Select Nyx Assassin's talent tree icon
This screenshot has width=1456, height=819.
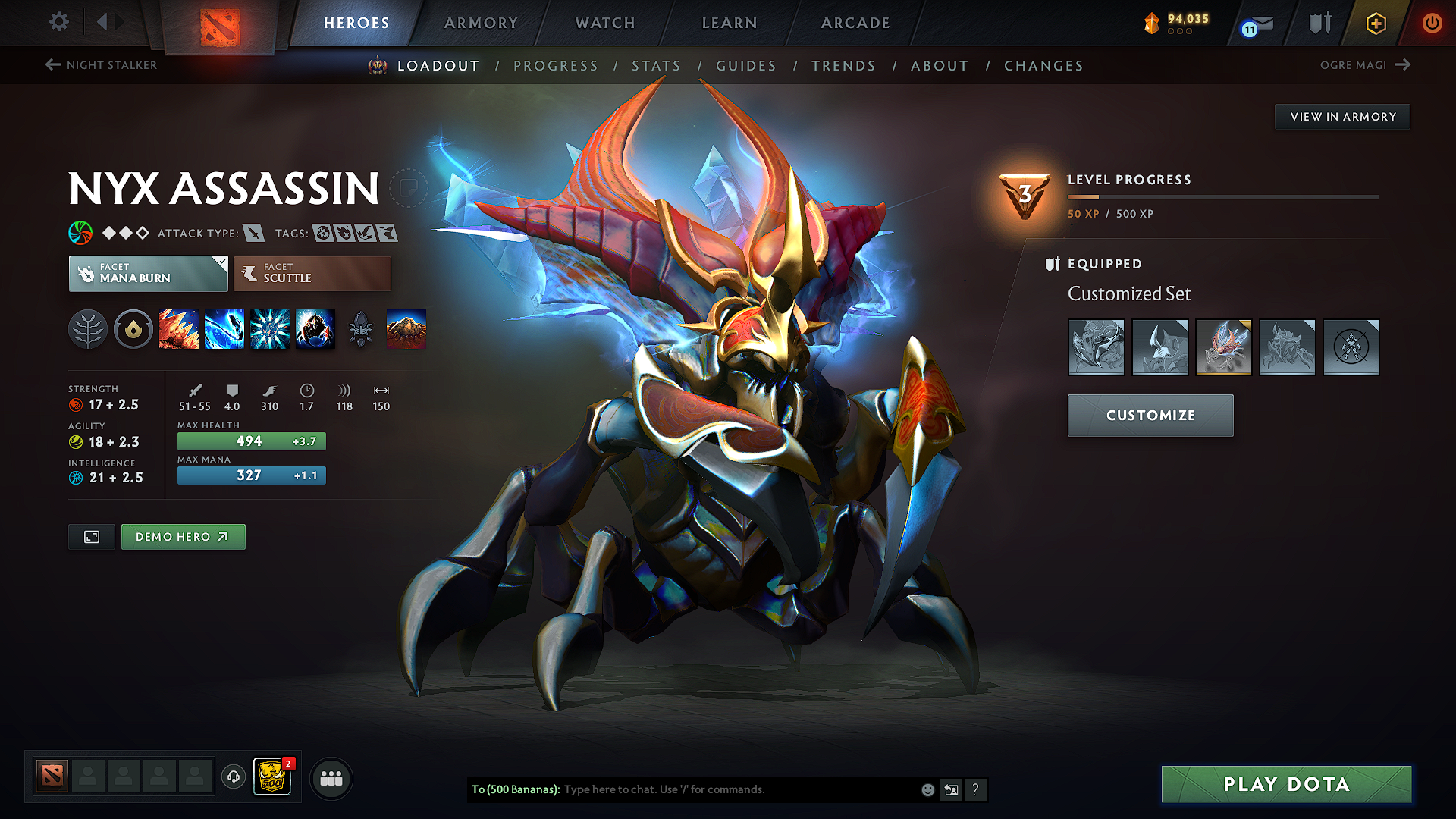coord(88,329)
